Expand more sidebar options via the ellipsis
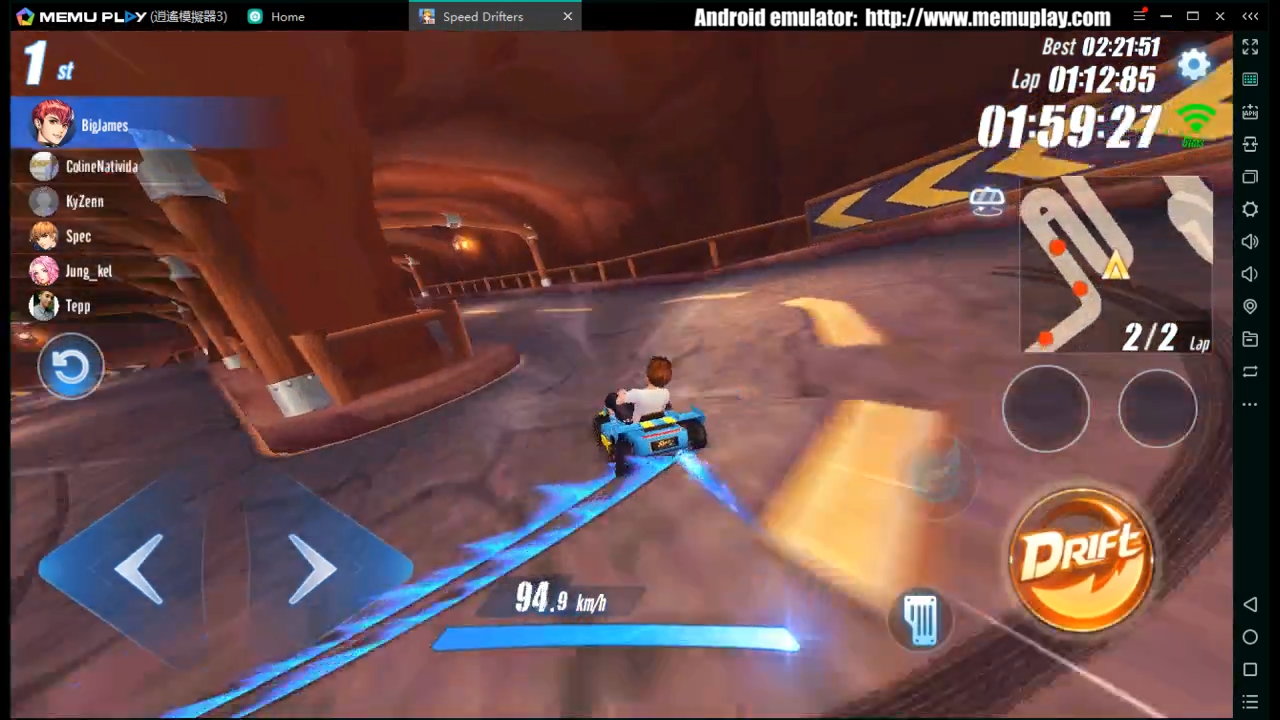 pyautogui.click(x=1250, y=404)
